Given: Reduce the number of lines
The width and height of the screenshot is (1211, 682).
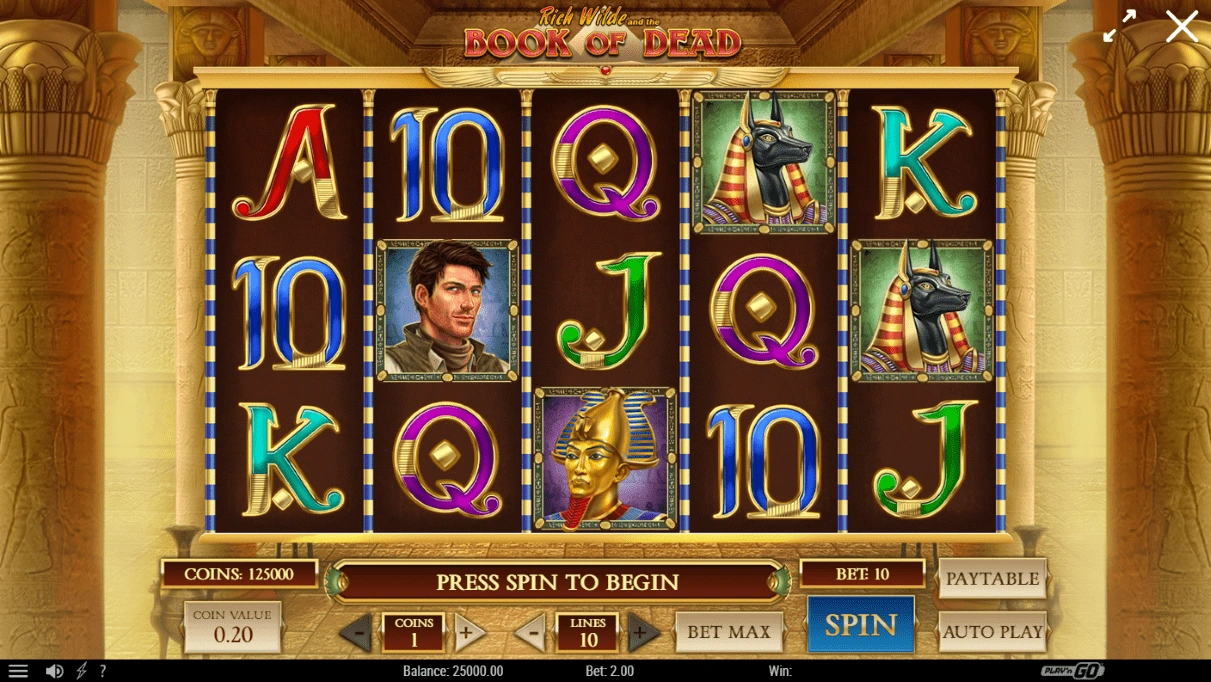Looking at the screenshot, I should pyautogui.click(x=531, y=632).
